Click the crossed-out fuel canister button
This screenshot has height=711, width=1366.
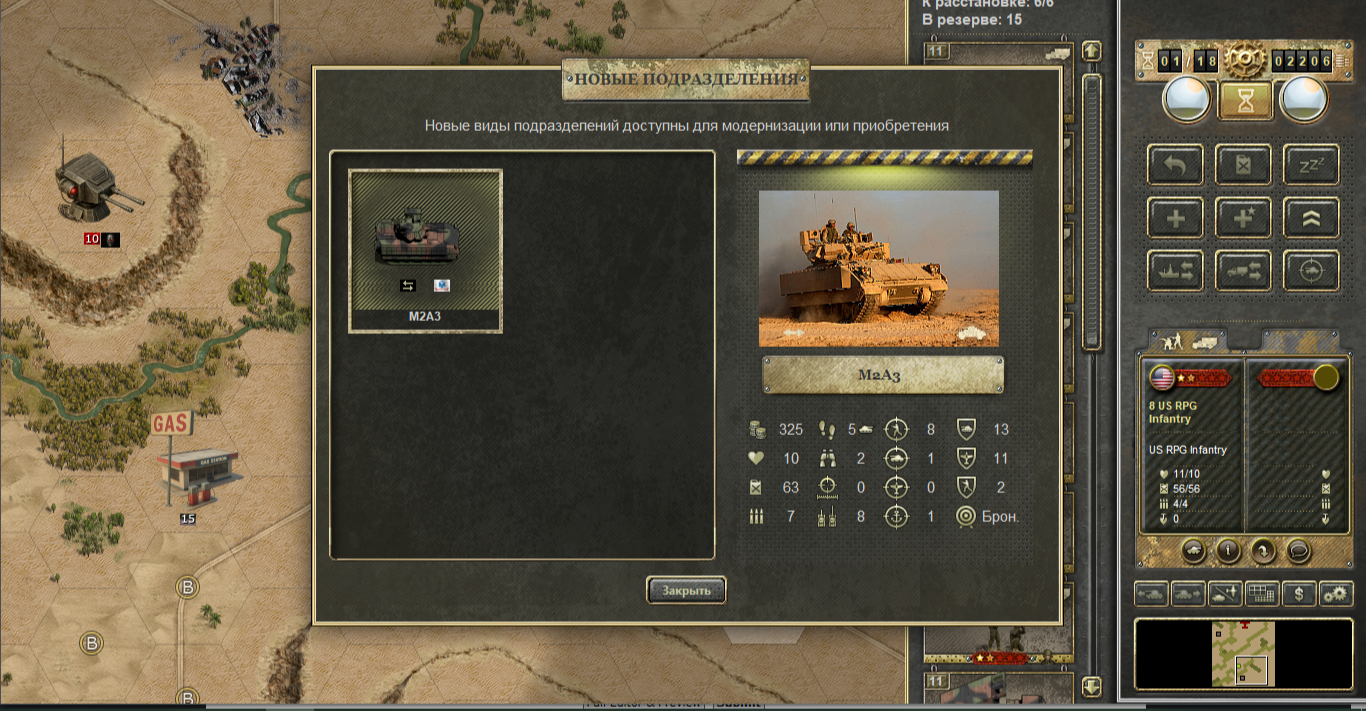pos(1243,165)
